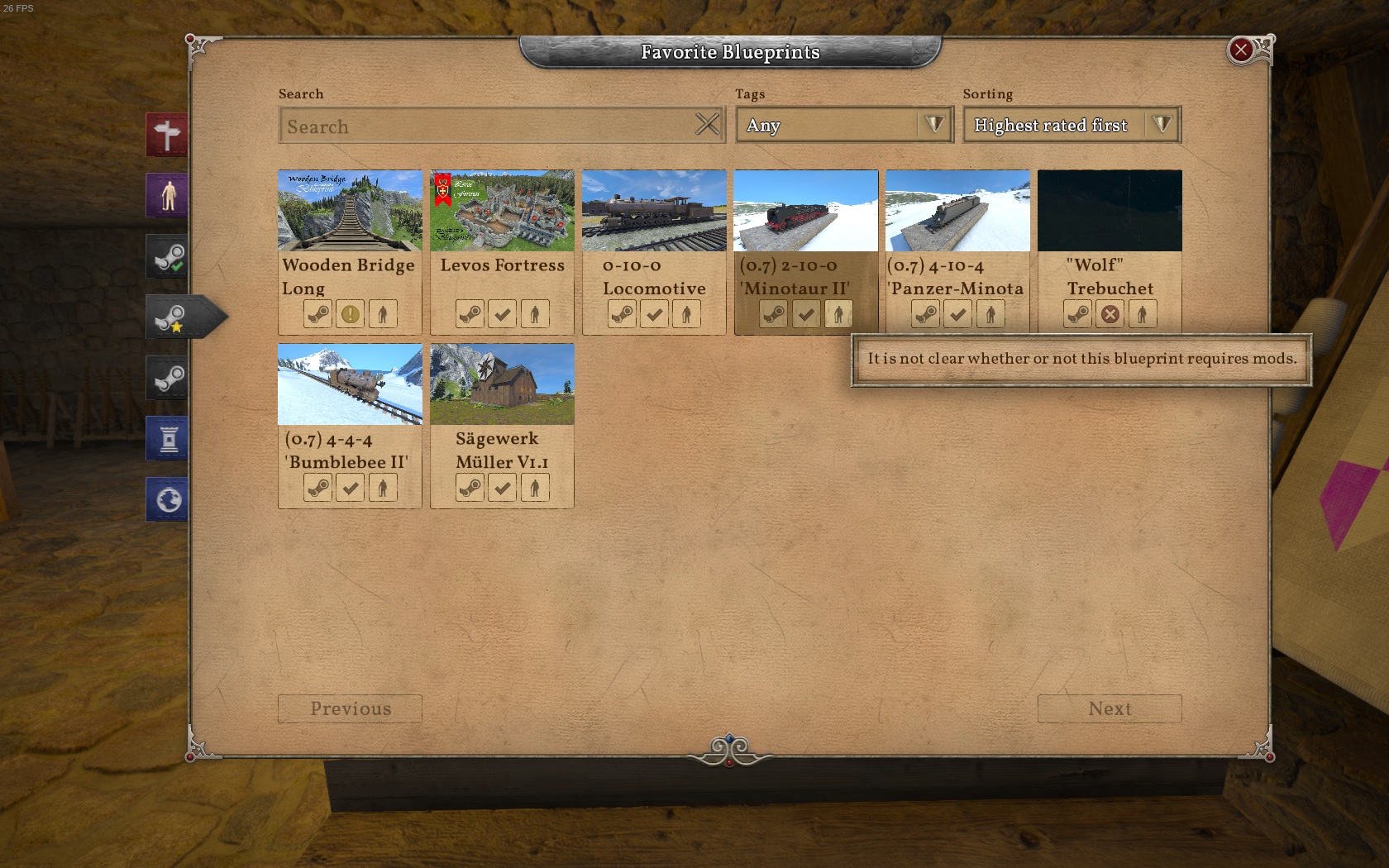This screenshot has height=868, width=1389.
Task: Open the Tags dropdown showing Any
Action: [x=843, y=125]
